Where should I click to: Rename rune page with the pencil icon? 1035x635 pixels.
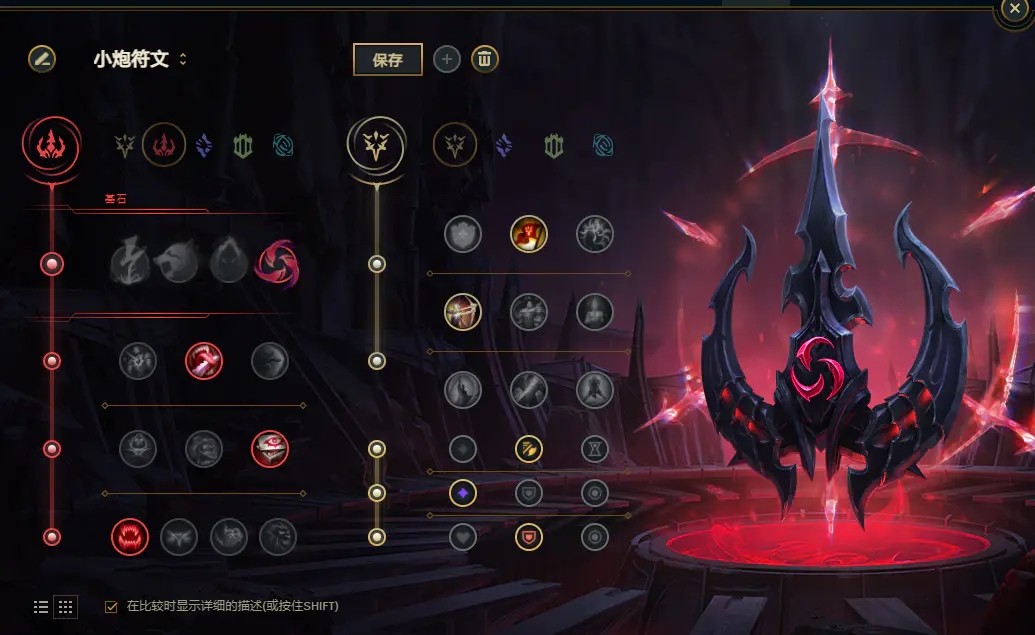[x=42, y=59]
